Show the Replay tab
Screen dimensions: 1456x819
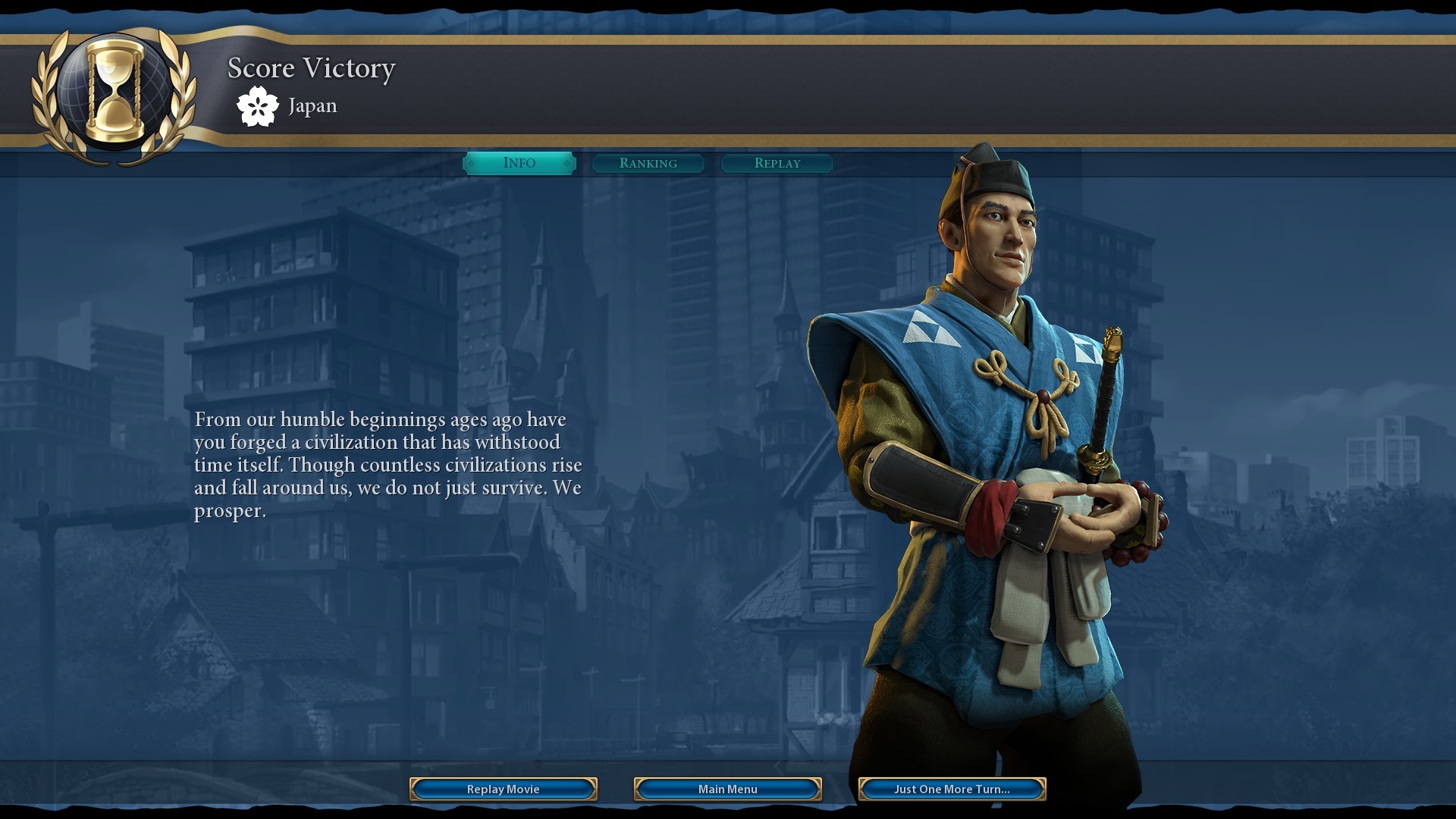[777, 163]
